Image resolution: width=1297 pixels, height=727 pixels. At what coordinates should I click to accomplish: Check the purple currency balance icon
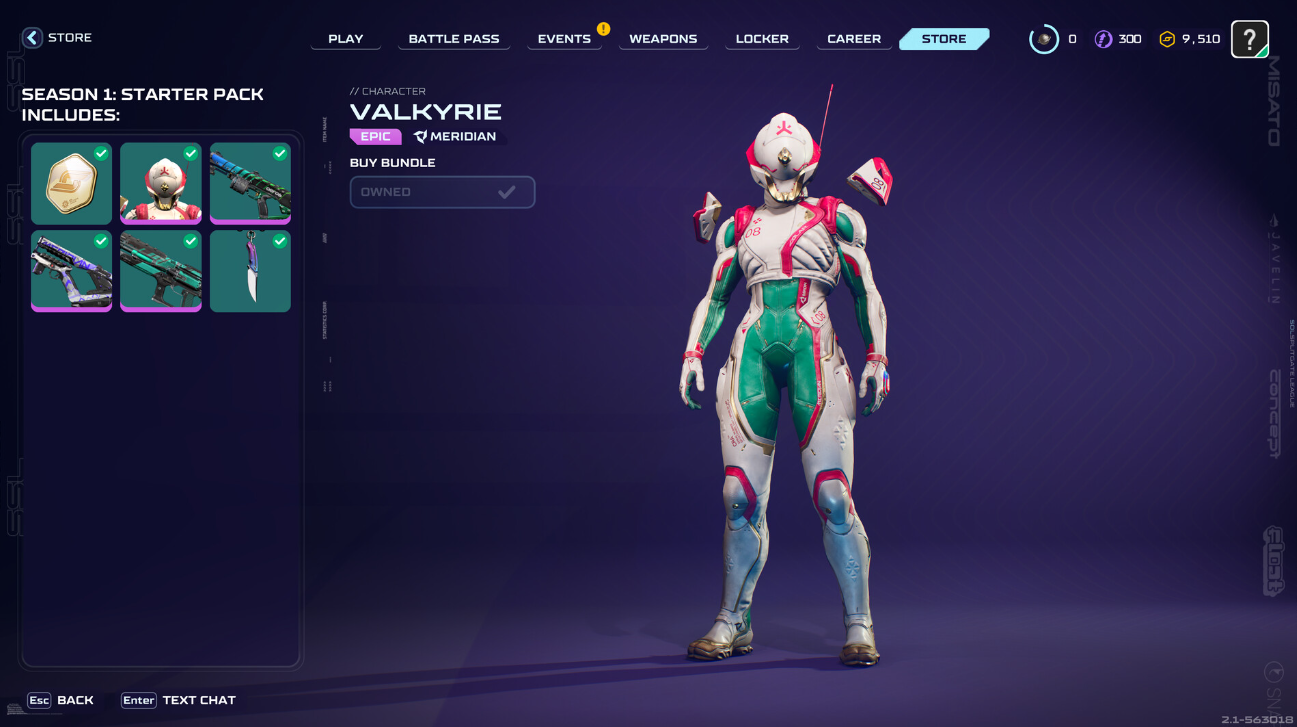[1103, 39]
